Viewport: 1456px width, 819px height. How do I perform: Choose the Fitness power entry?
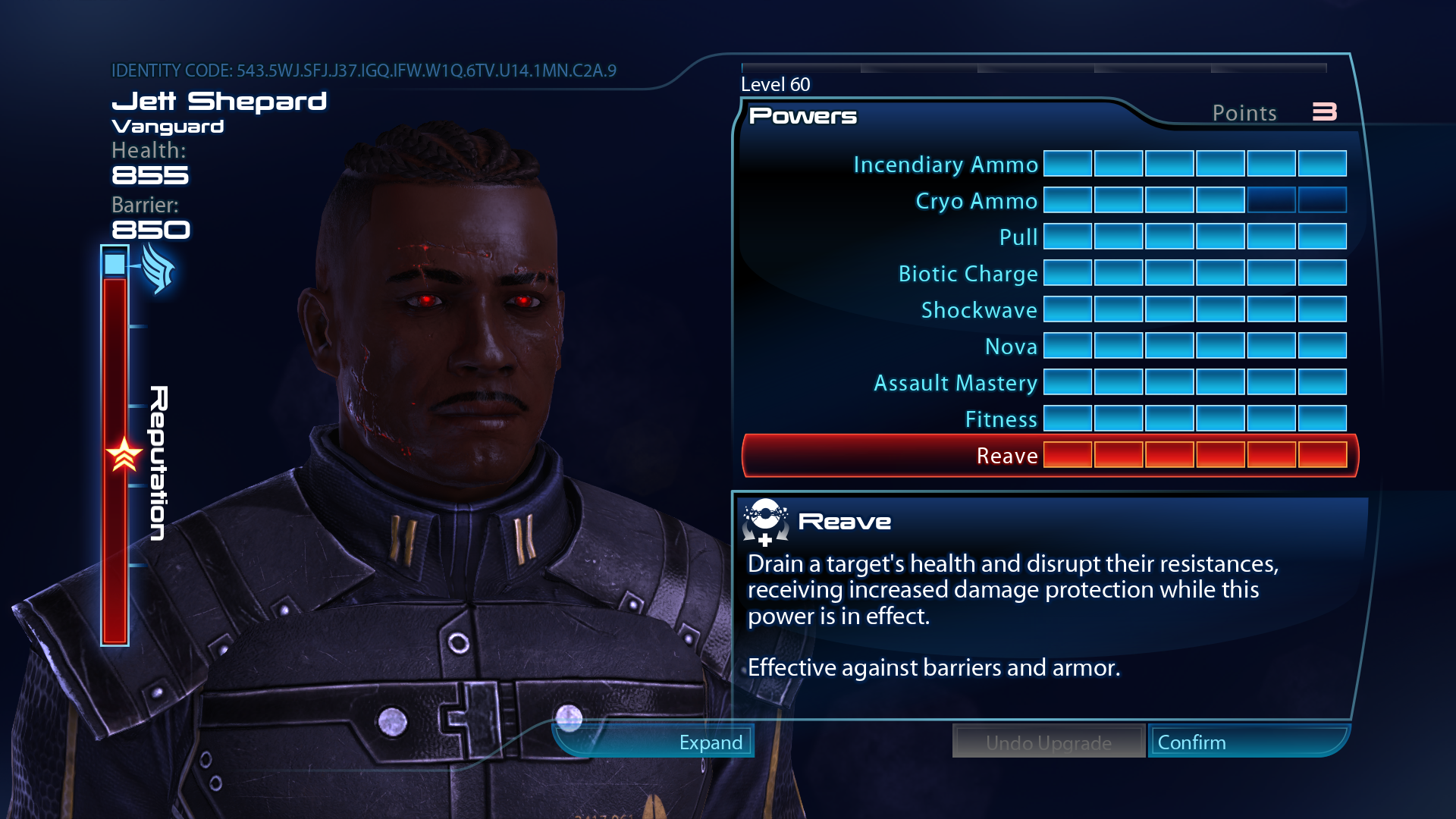click(1001, 419)
